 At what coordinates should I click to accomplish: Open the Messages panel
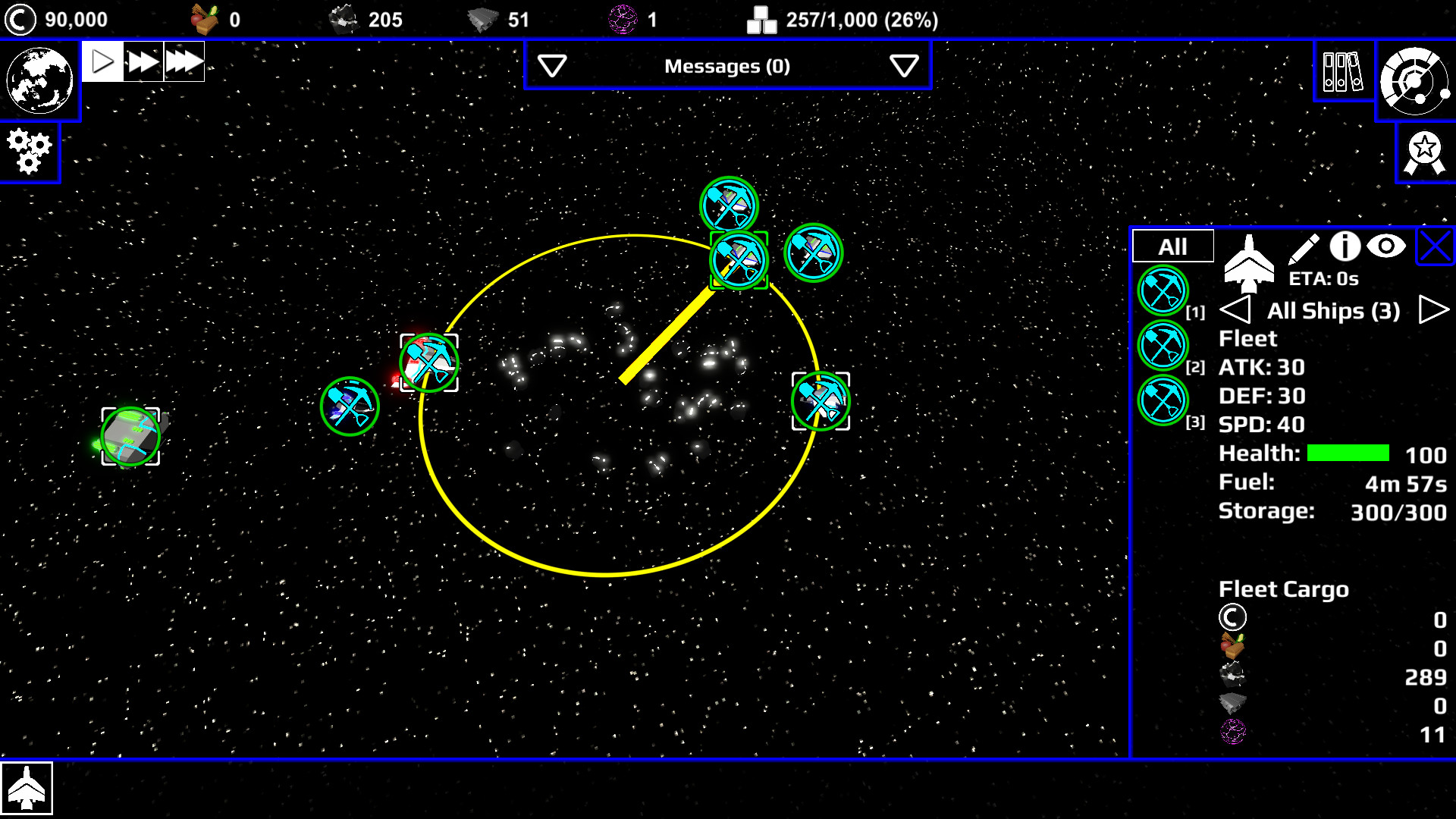727,66
